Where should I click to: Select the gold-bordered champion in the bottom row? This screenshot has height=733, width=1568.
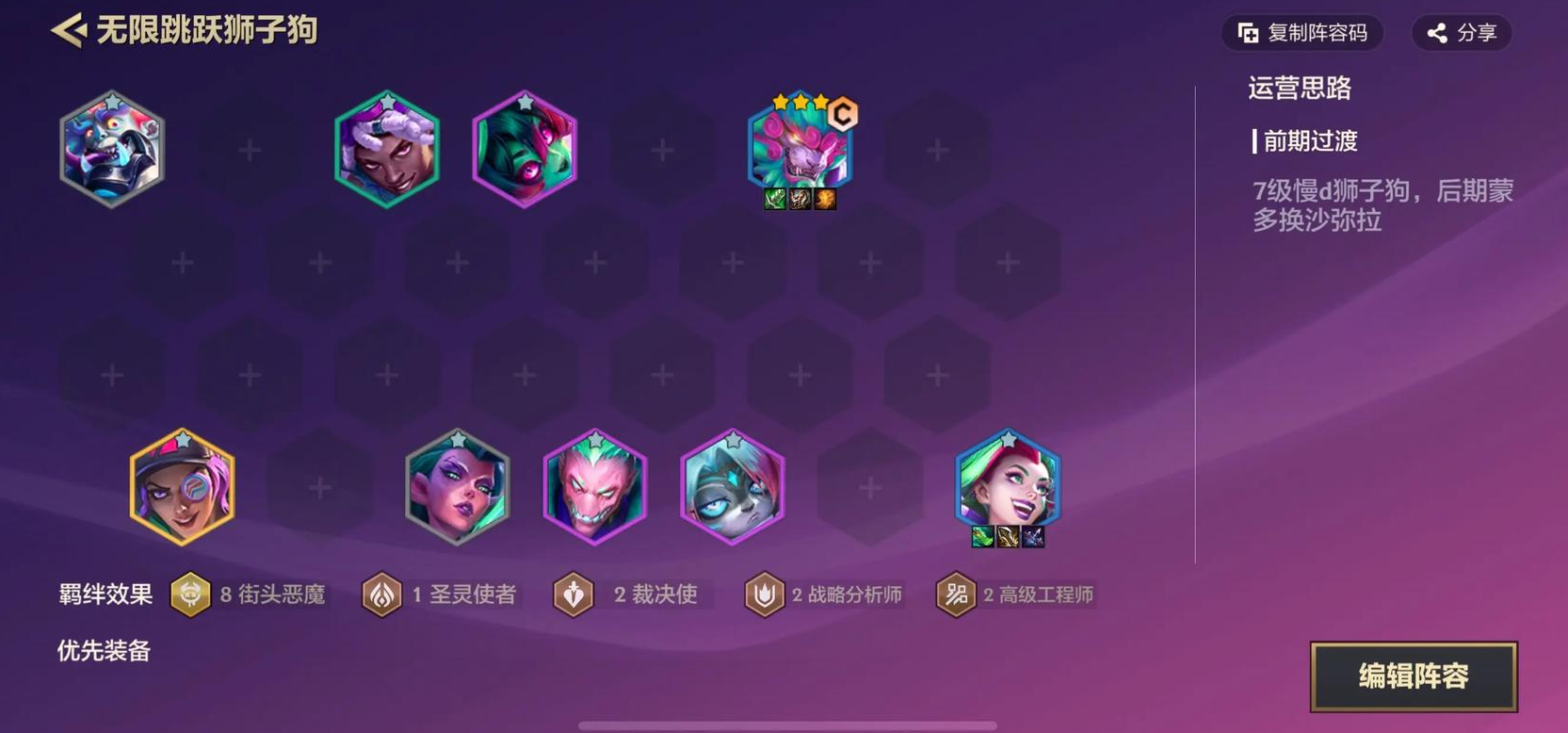(183, 488)
